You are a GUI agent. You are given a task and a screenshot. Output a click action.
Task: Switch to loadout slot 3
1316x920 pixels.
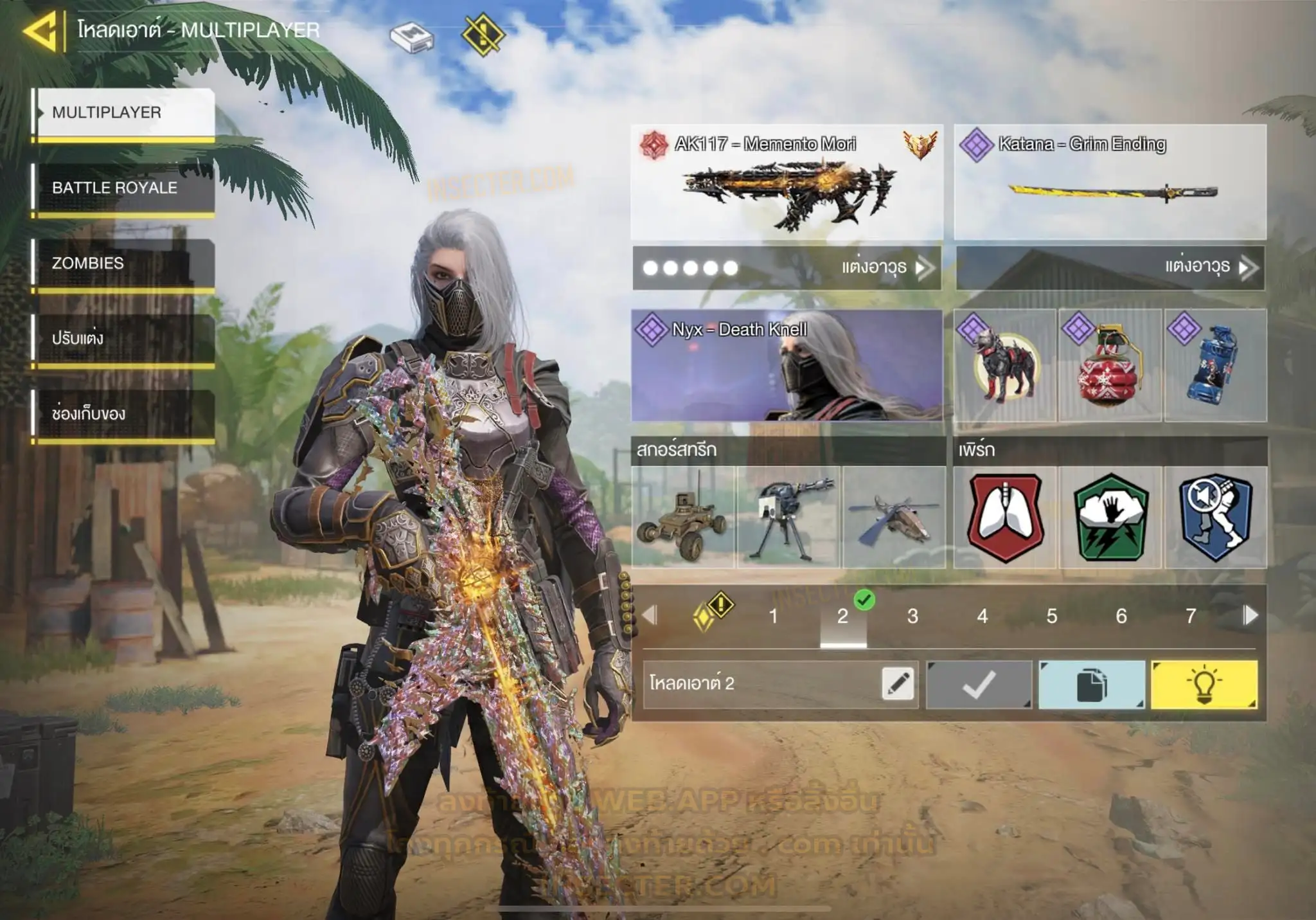[912, 617]
